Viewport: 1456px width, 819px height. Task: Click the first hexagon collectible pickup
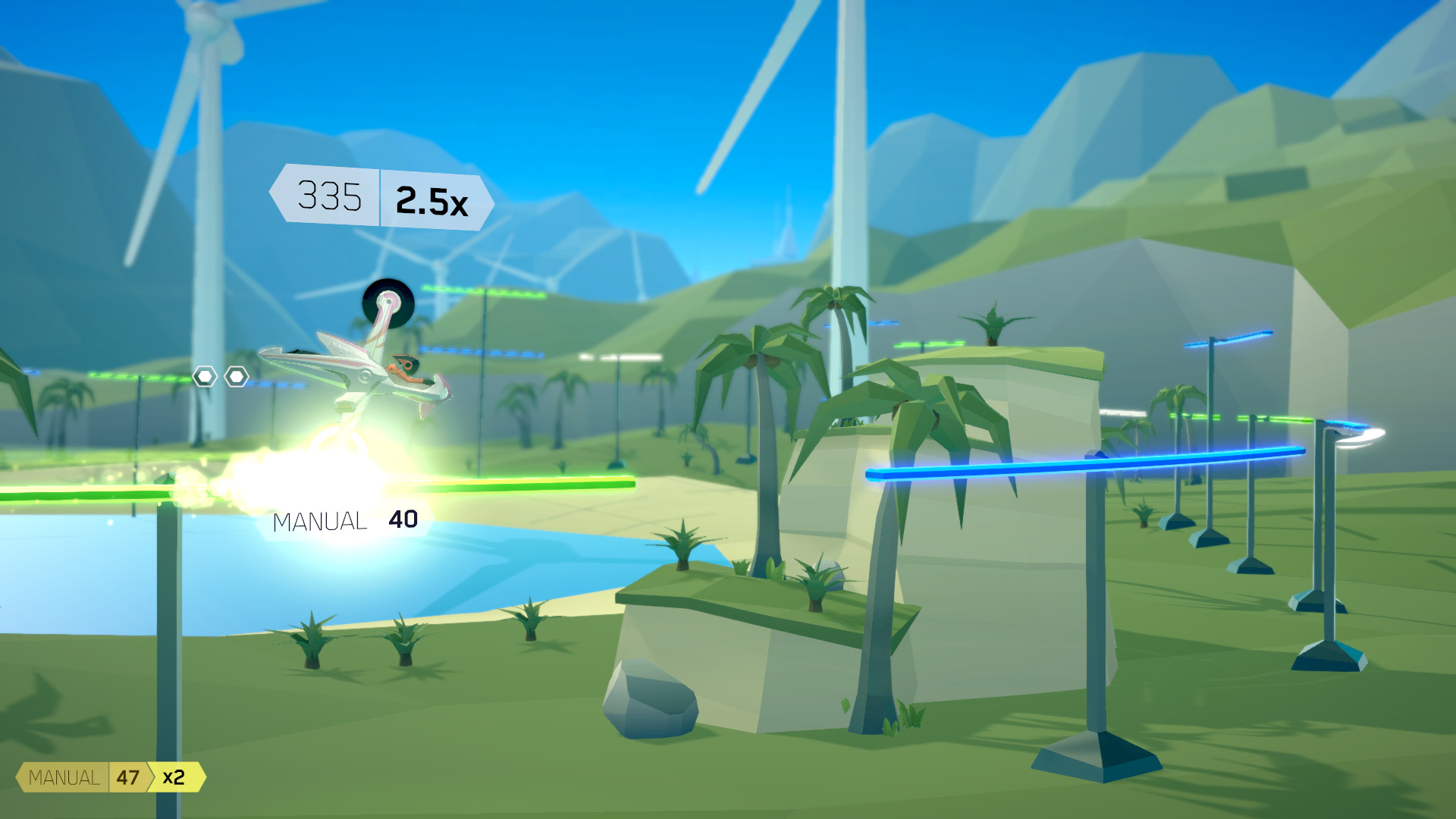203,375
